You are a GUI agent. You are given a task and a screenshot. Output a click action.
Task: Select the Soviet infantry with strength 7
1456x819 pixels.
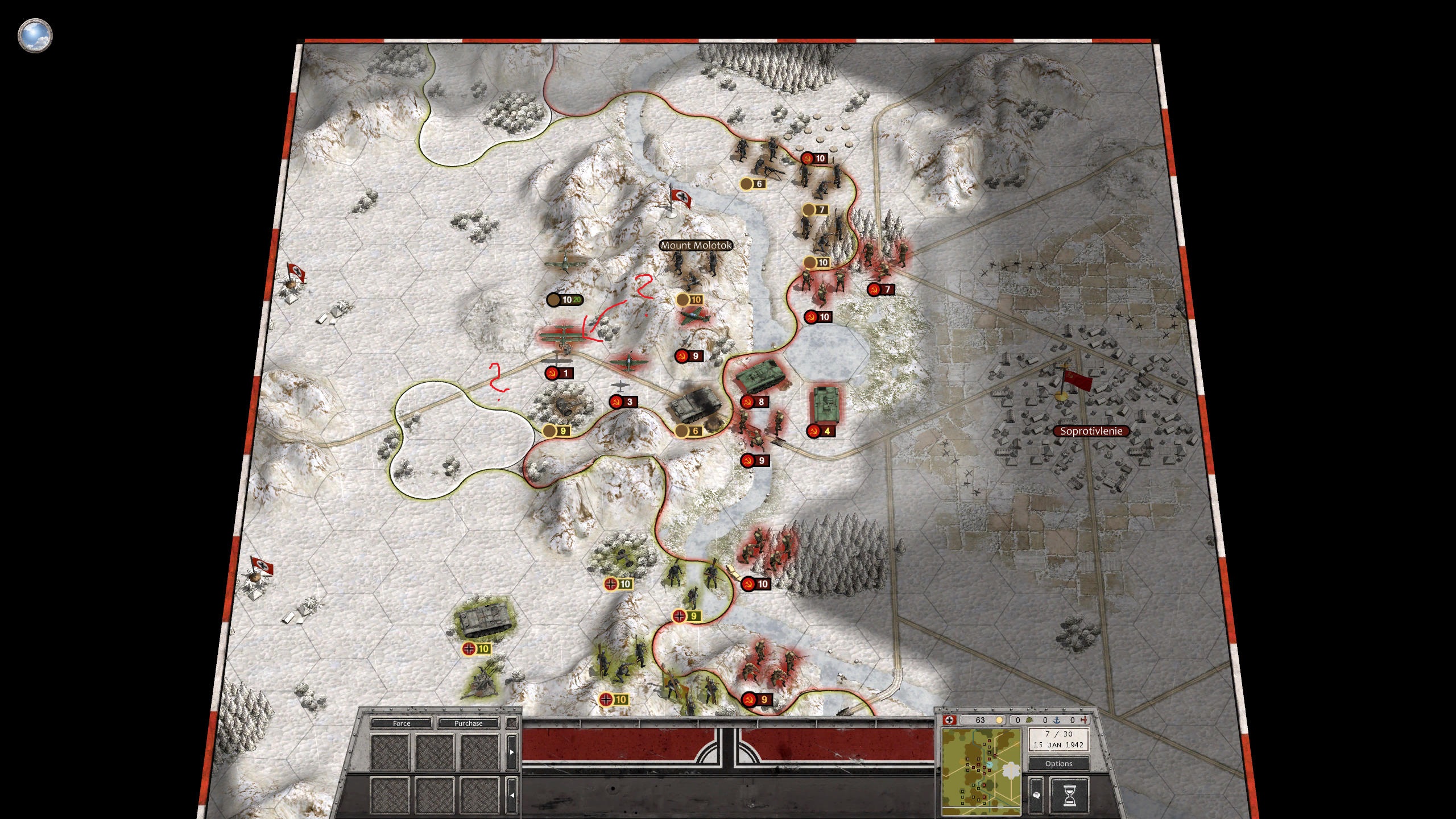(x=882, y=263)
